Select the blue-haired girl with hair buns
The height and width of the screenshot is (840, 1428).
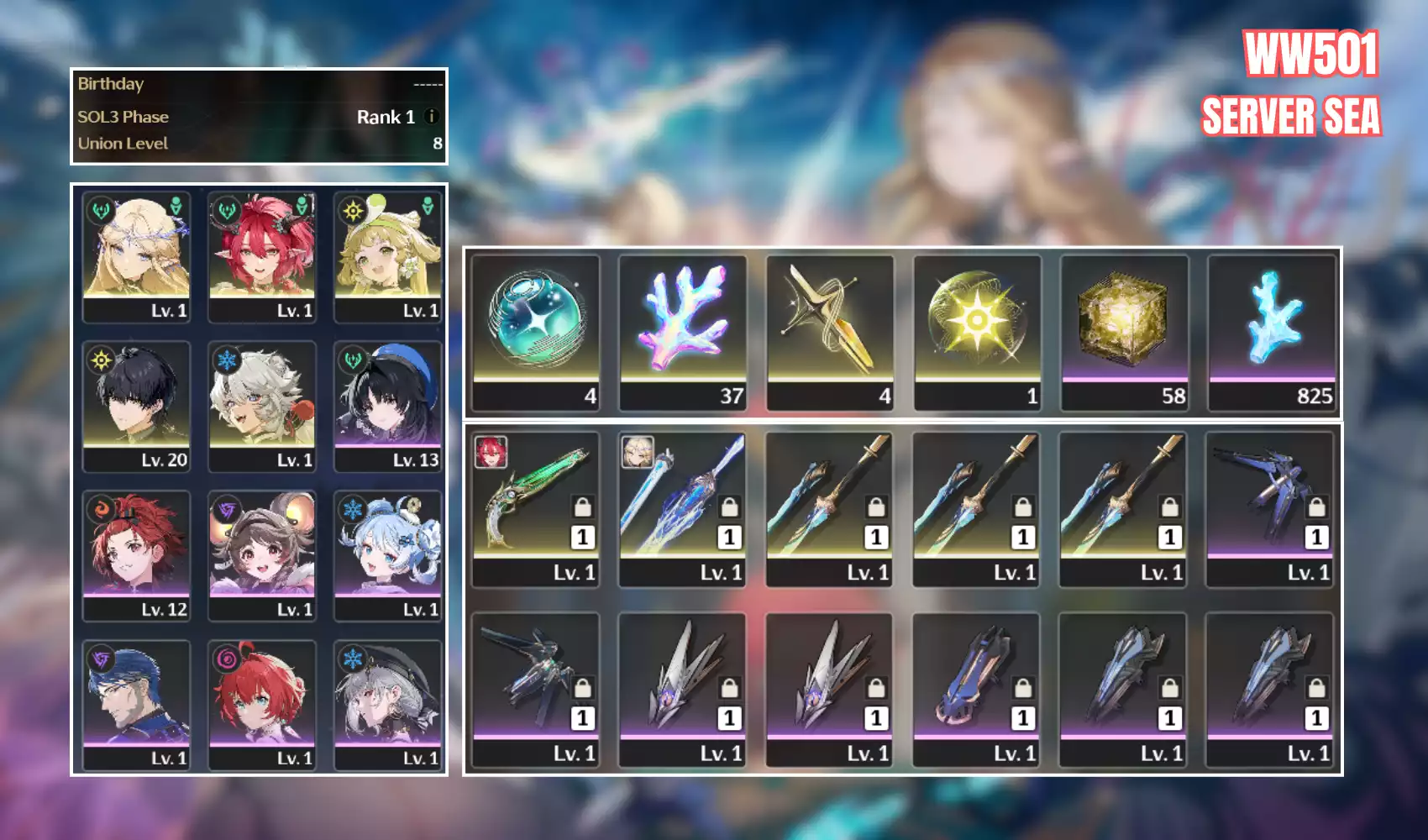click(x=388, y=554)
